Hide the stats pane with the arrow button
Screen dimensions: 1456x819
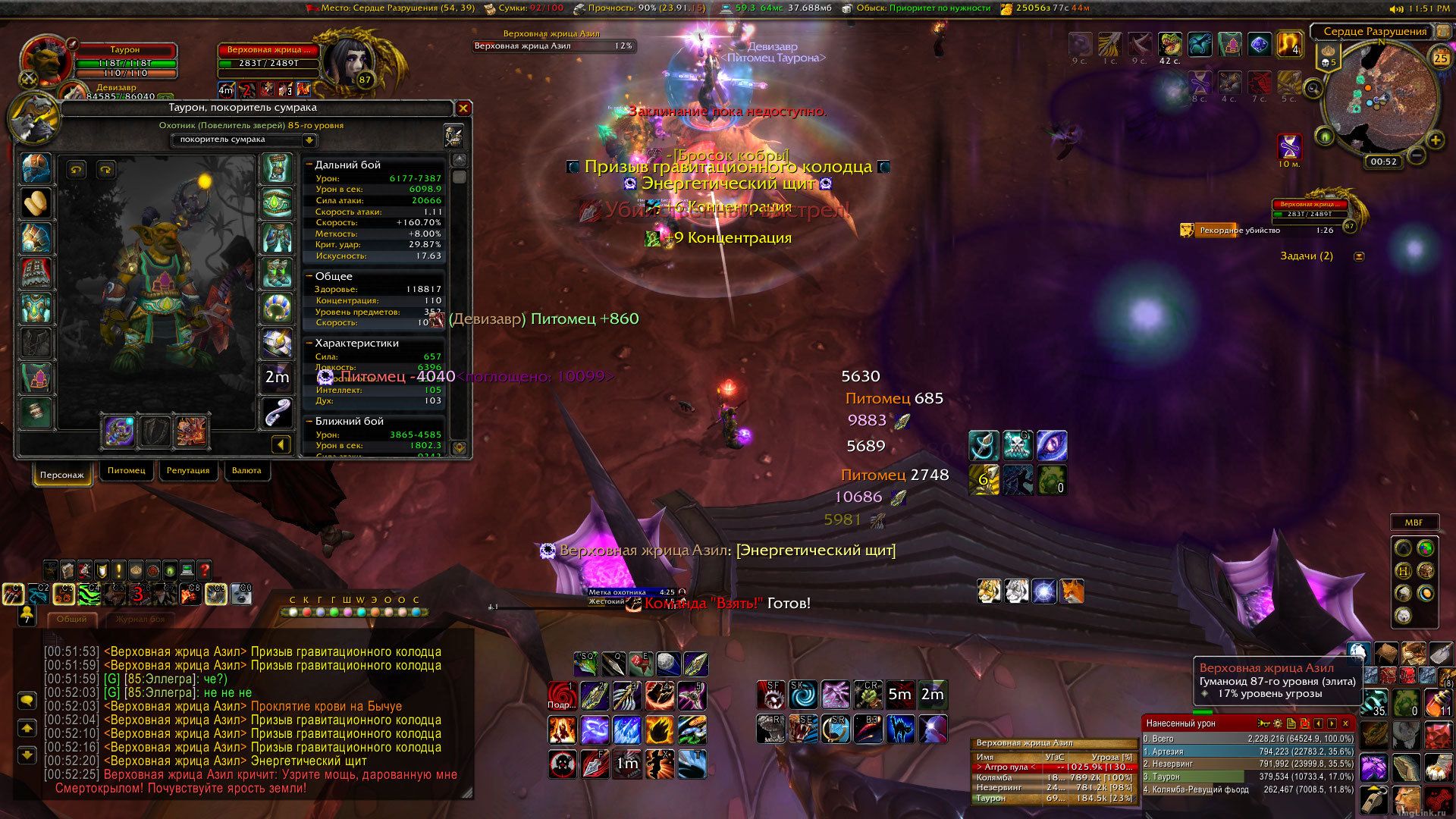[281, 445]
